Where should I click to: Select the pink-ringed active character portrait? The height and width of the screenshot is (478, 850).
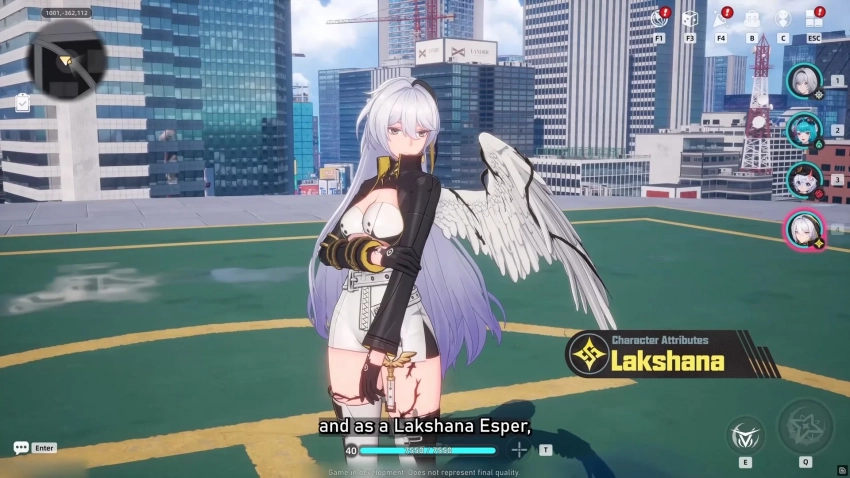(x=803, y=229)
